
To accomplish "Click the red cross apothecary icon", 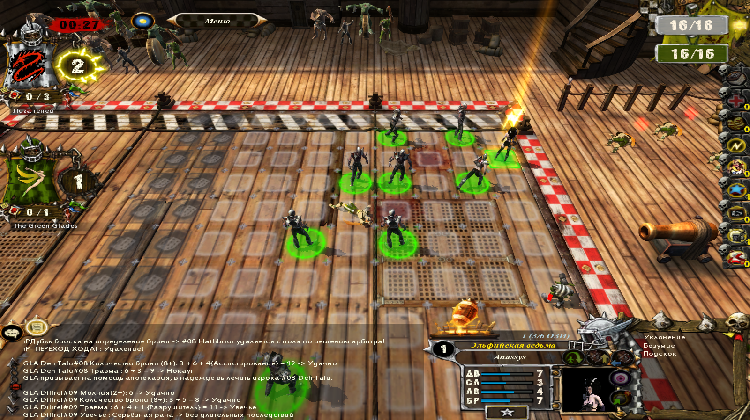I will [737, 101].
